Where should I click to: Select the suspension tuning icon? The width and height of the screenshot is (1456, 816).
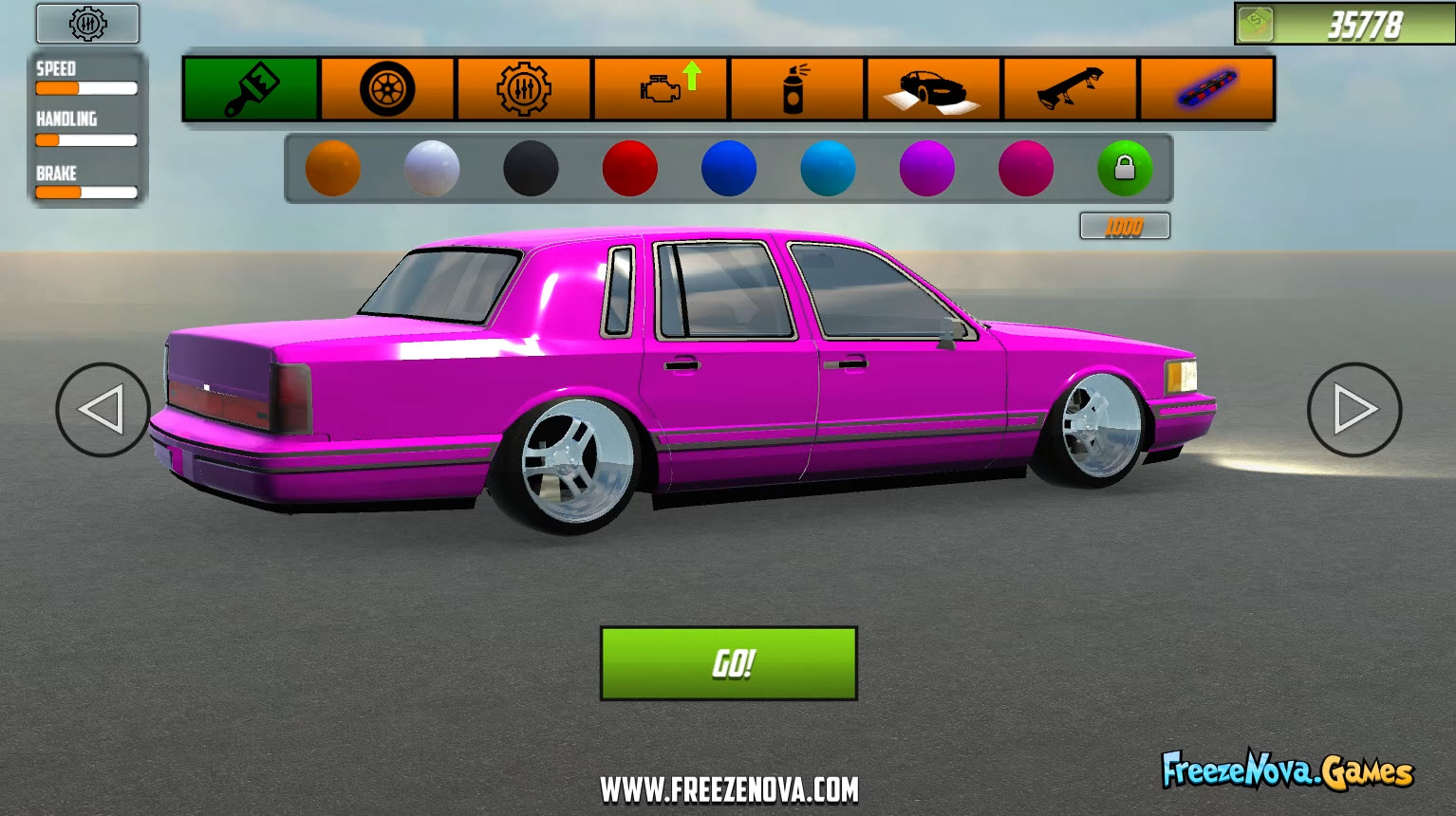(x=523, y=88)
